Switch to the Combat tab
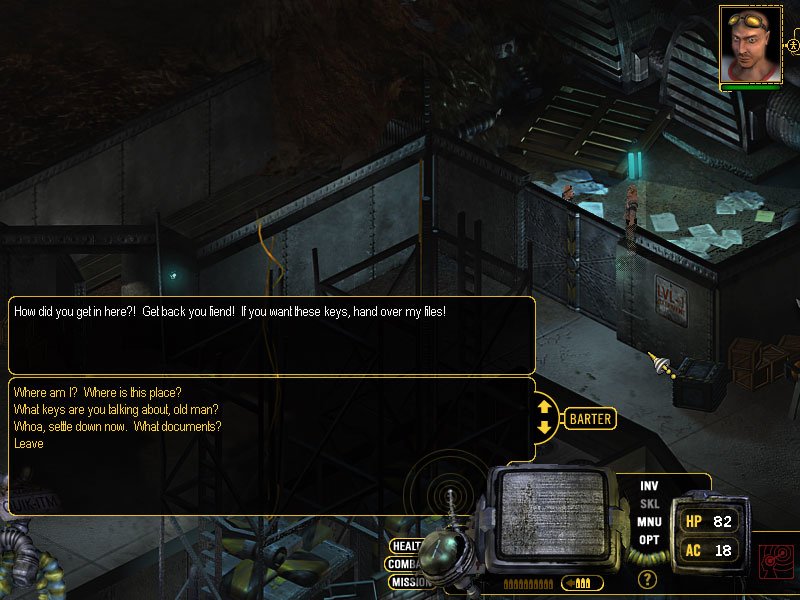Screen dimensions: 800x600 [x=402, y=564]
